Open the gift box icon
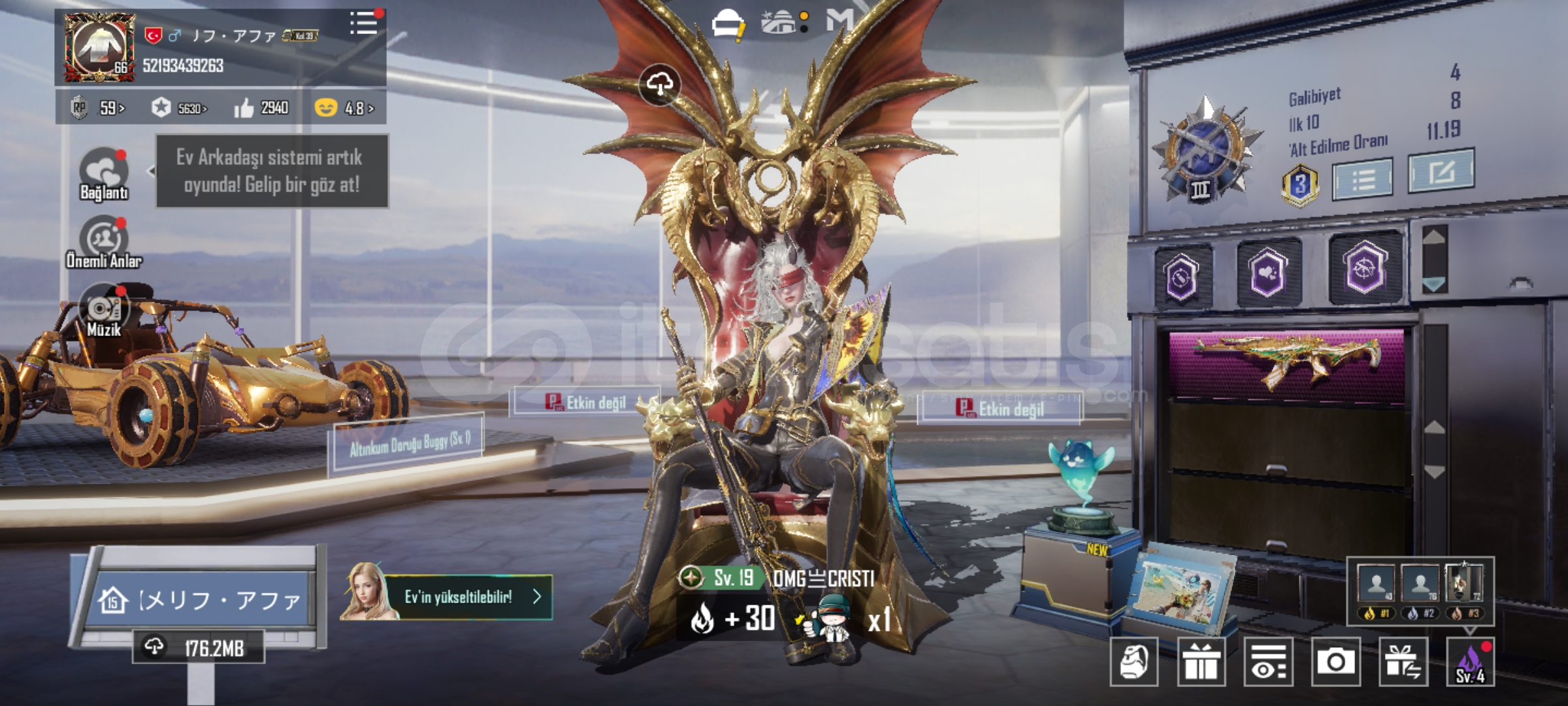 pyautogui.click(x=1201, y=662)
